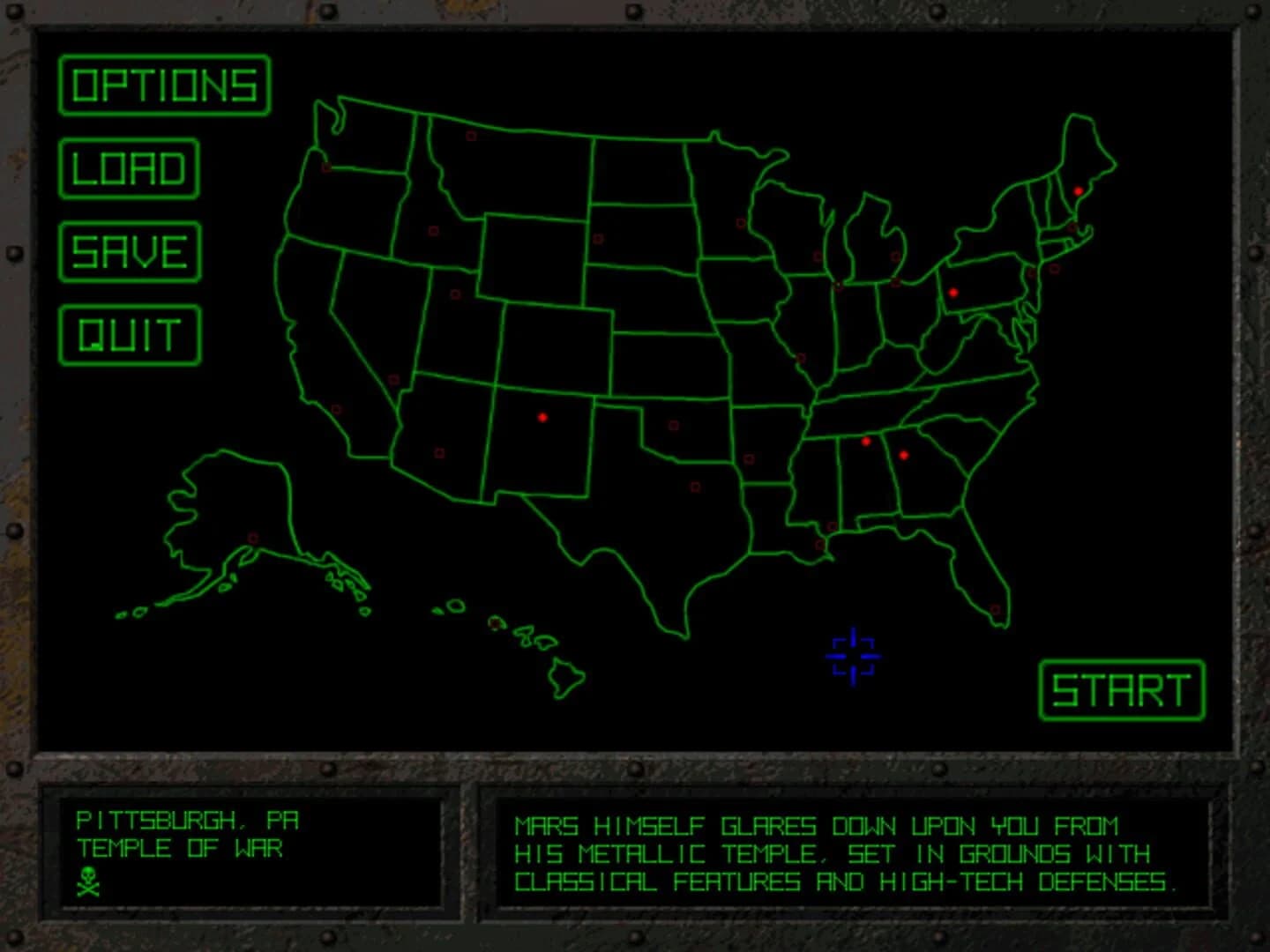The image size is (1270, 952).
Task: Click the Alabama mission marker
Action: point(866,442)
